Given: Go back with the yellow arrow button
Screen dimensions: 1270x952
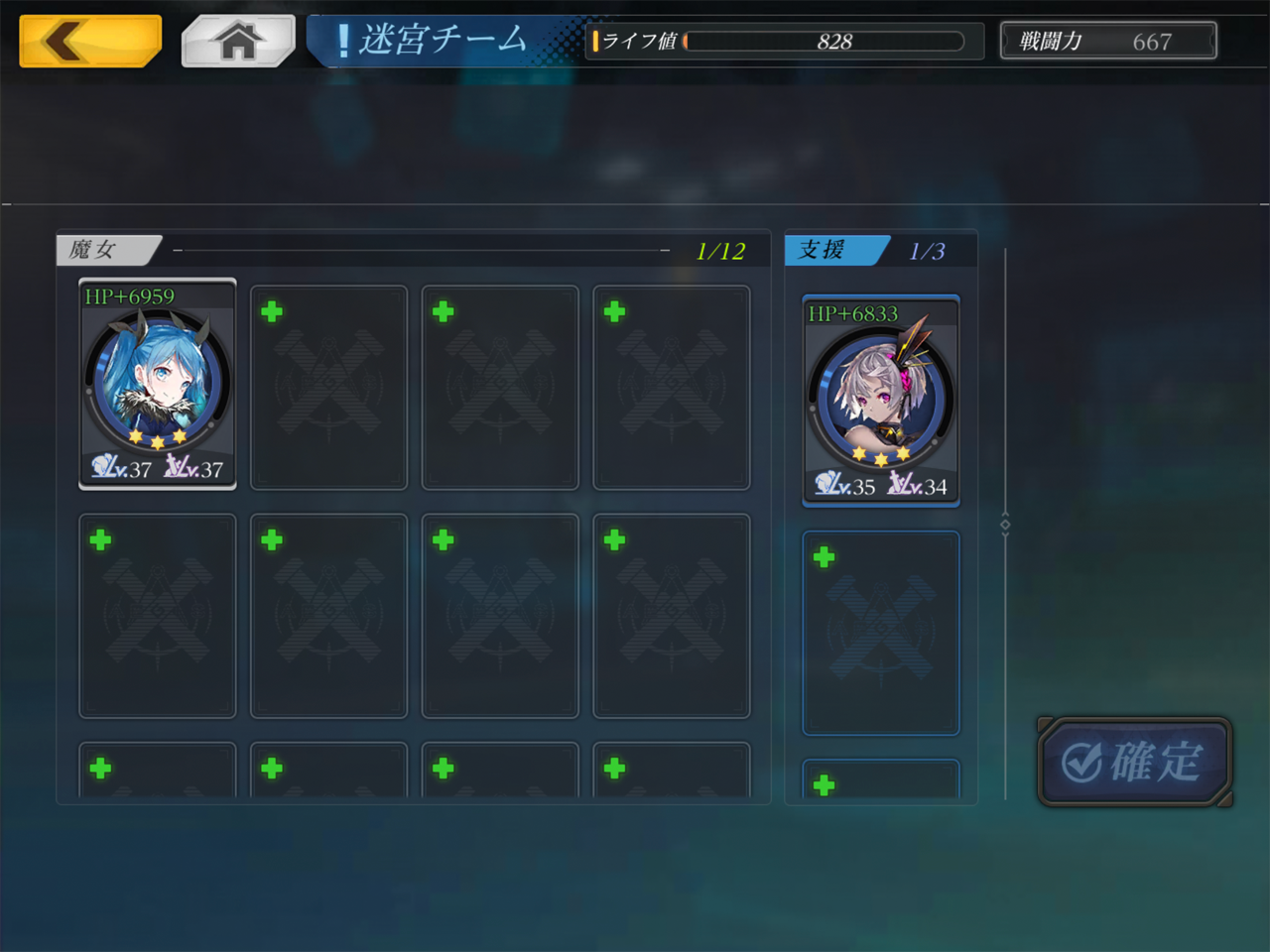Looking at the screenshot, I should tap(90, 42).
